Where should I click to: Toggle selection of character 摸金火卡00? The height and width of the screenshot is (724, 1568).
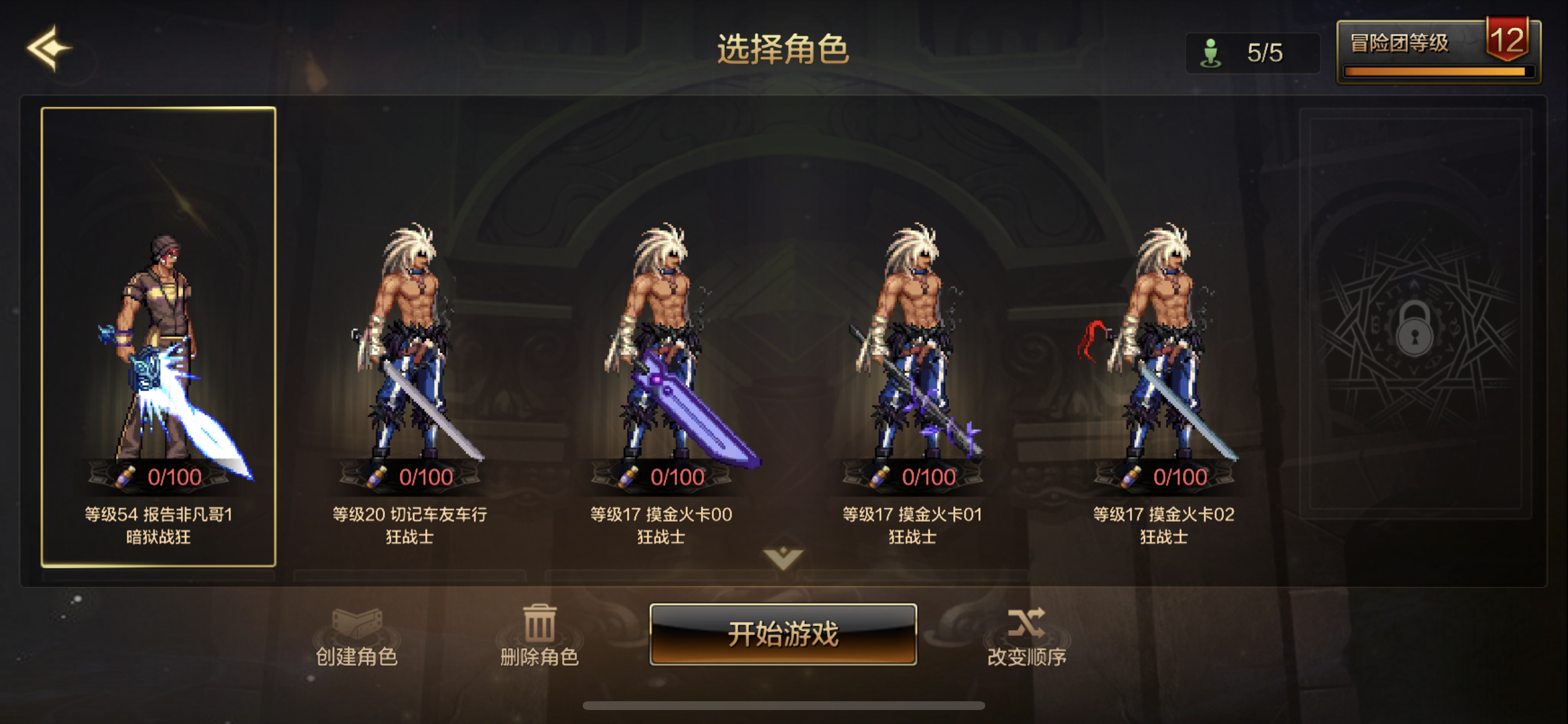click(x=661, y=340)
